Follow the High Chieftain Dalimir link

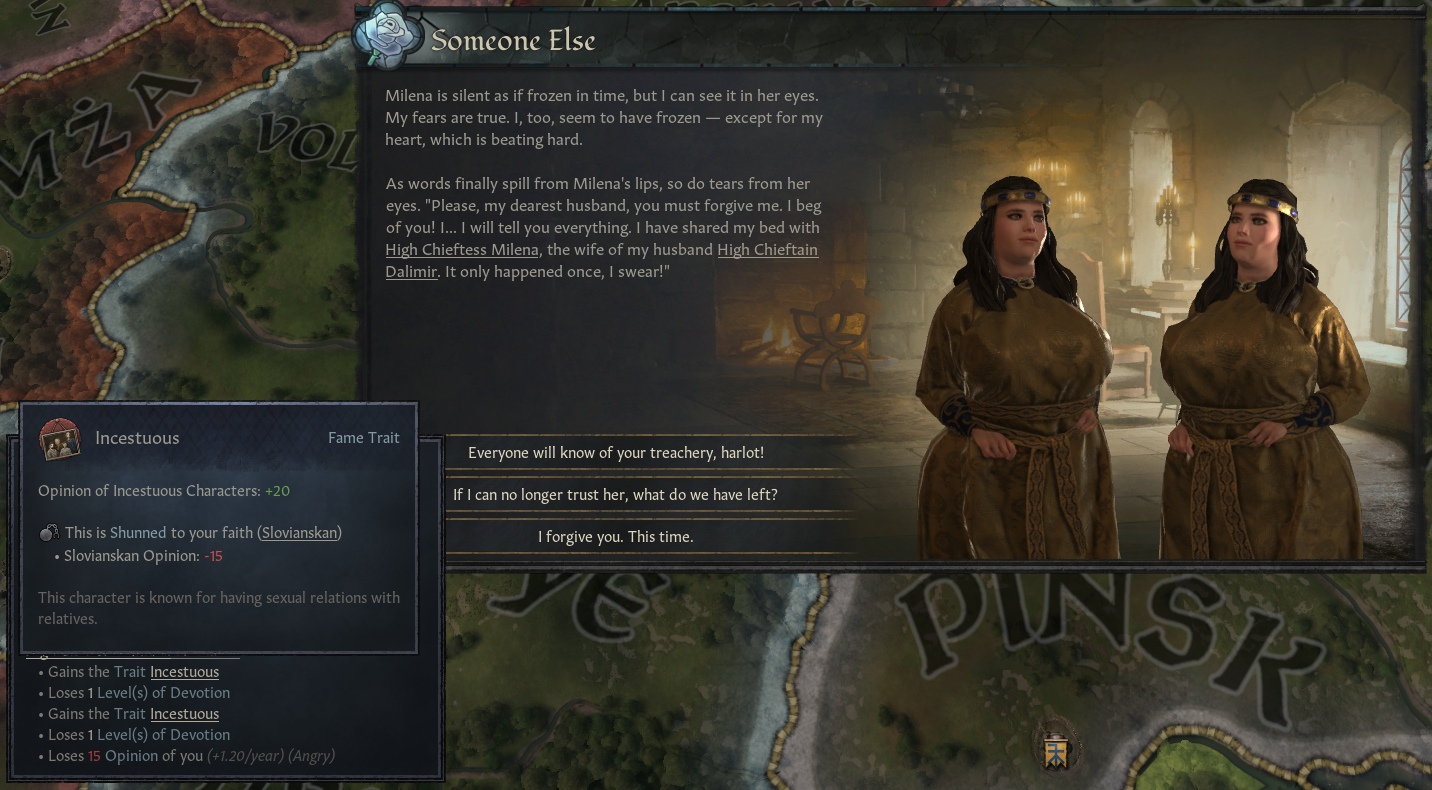(x=767, y=250)
